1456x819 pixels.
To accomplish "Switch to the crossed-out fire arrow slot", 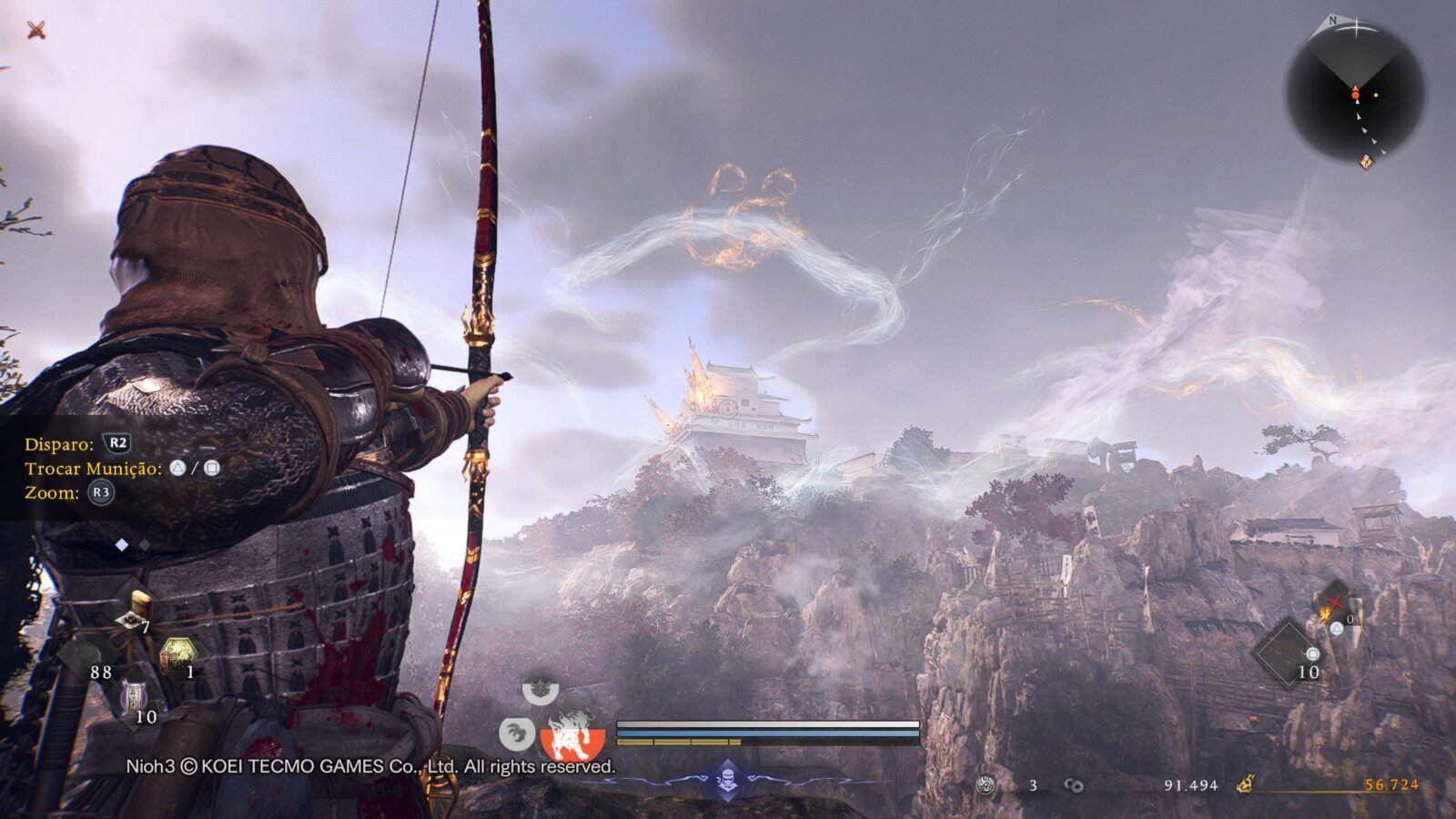I will point(1334,602).
